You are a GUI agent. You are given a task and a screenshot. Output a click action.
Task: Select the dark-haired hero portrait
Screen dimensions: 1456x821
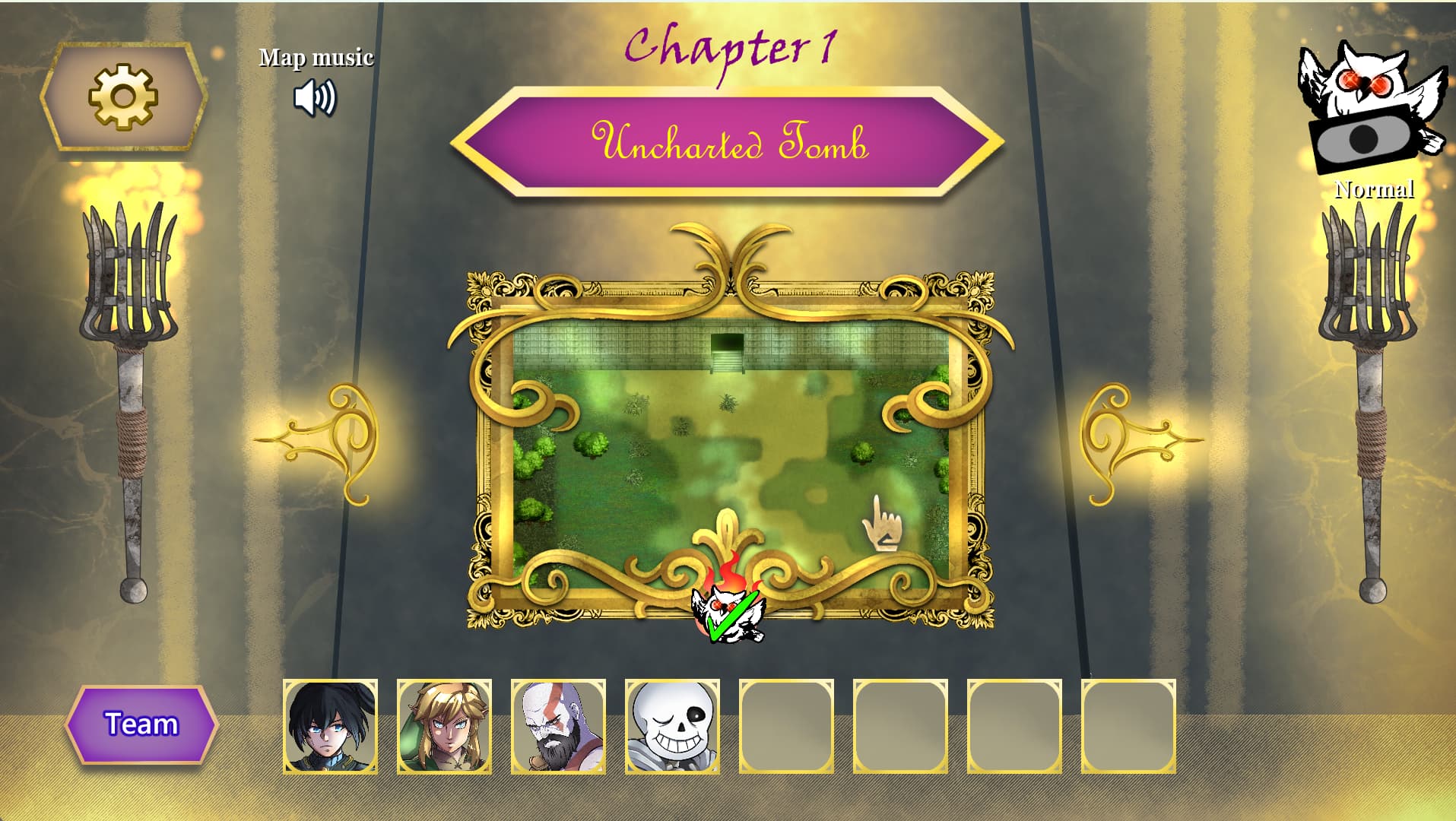click(330, 727)
